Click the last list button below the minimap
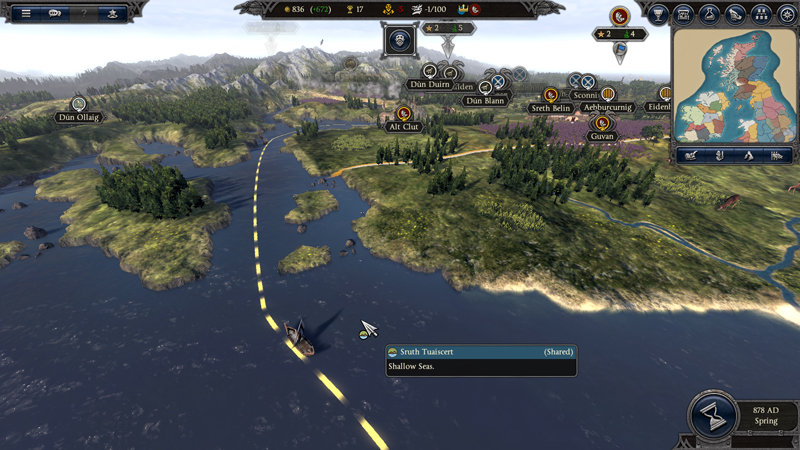Image resolution: width=800 pixels, height=450 pixels. [x=777, y=155]
